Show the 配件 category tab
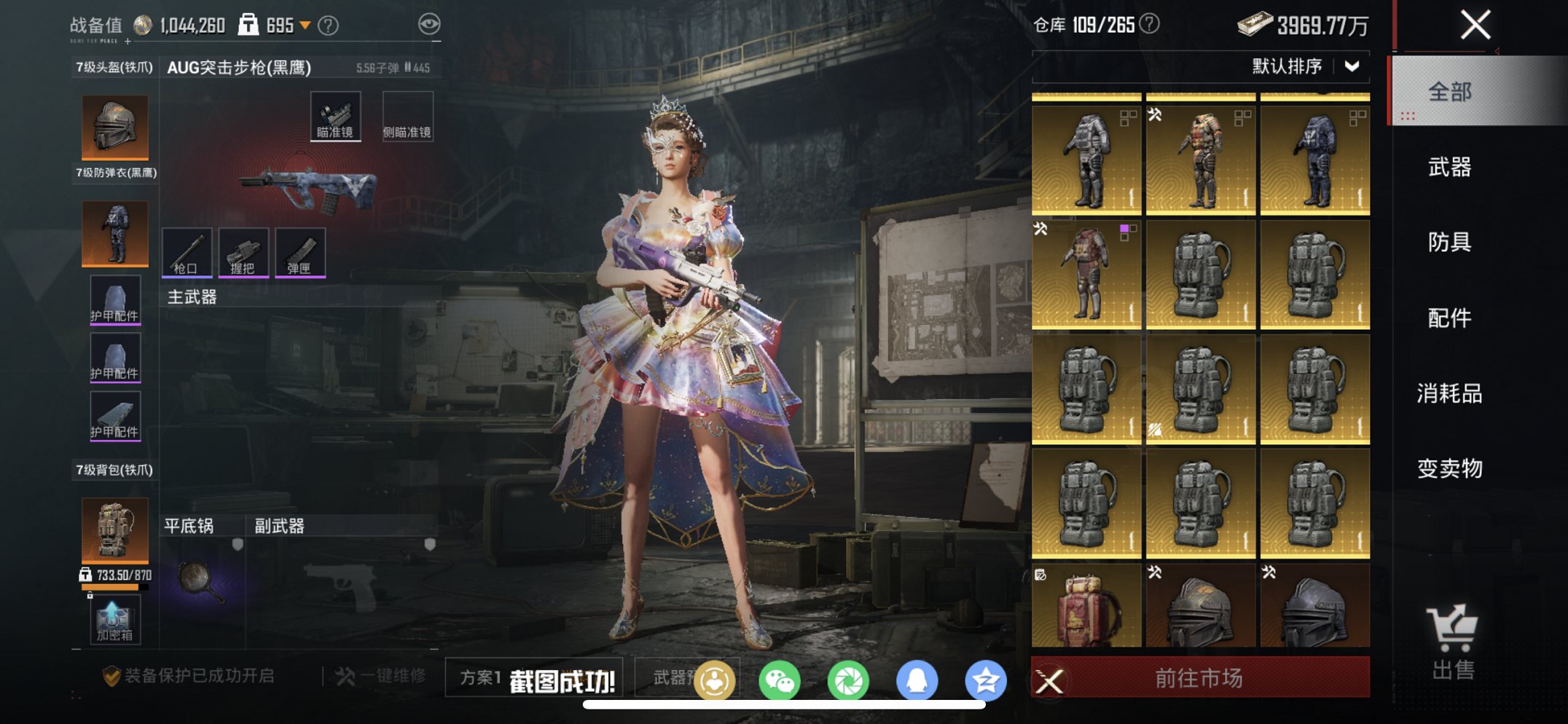This screenshot has height=724, width=1568. point(1450,318)
